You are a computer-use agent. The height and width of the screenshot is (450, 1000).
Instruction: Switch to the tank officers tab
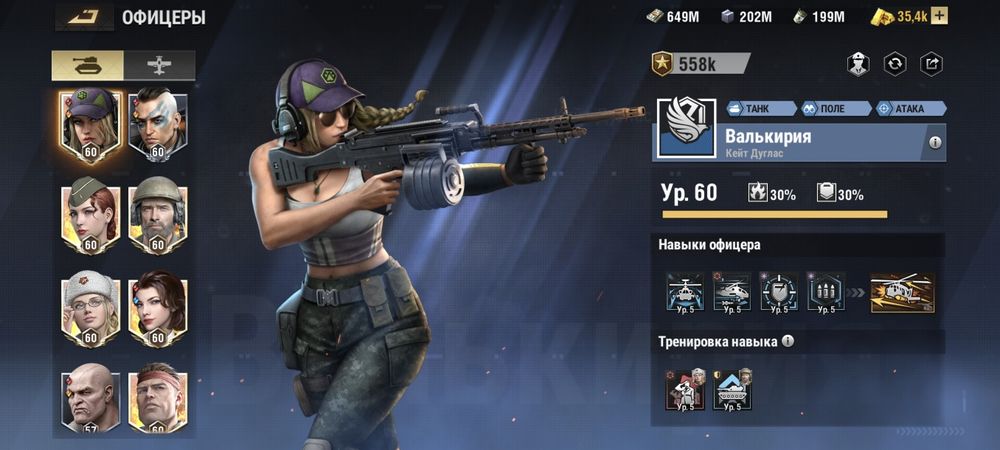[x=88, y=65]
